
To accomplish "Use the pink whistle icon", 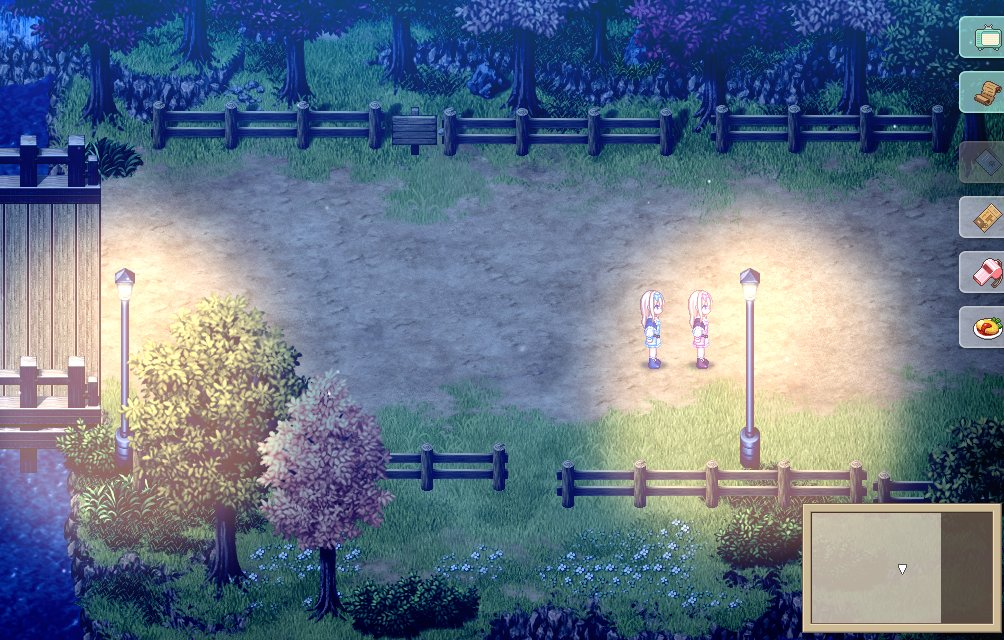I will coord(983,272).
